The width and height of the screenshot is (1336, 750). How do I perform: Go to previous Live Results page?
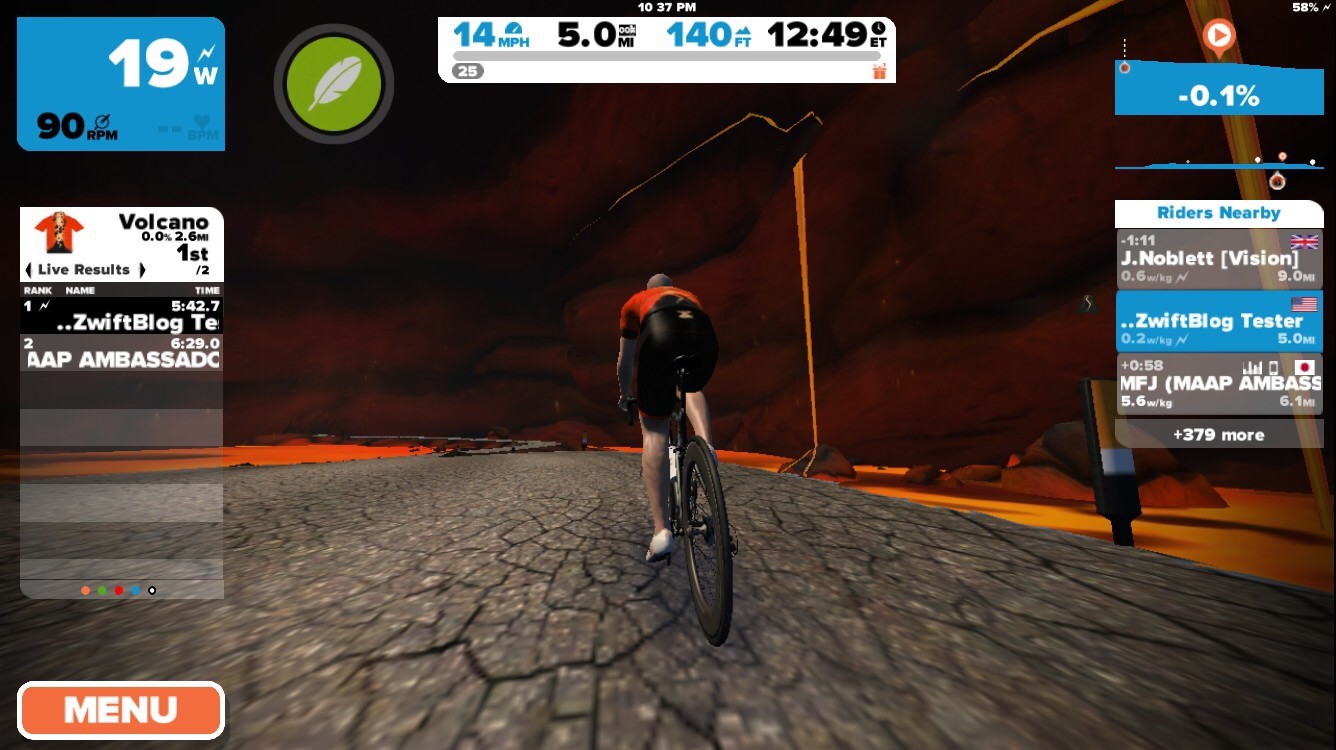(28, 270)
